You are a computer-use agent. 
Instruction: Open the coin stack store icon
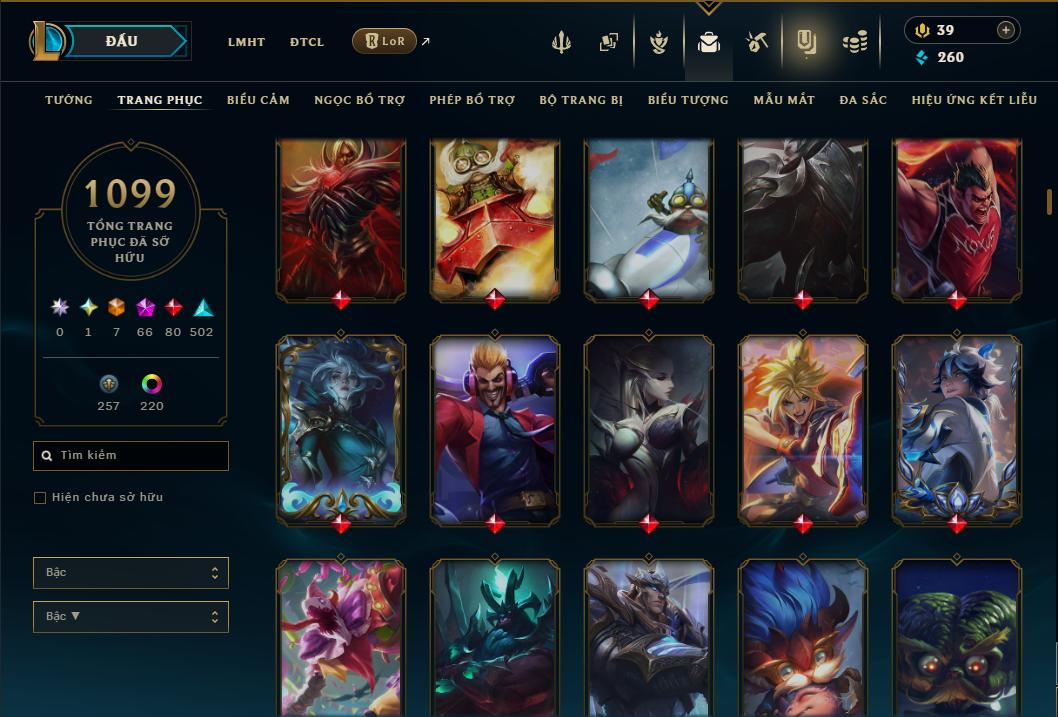click(x=854, y=42)
